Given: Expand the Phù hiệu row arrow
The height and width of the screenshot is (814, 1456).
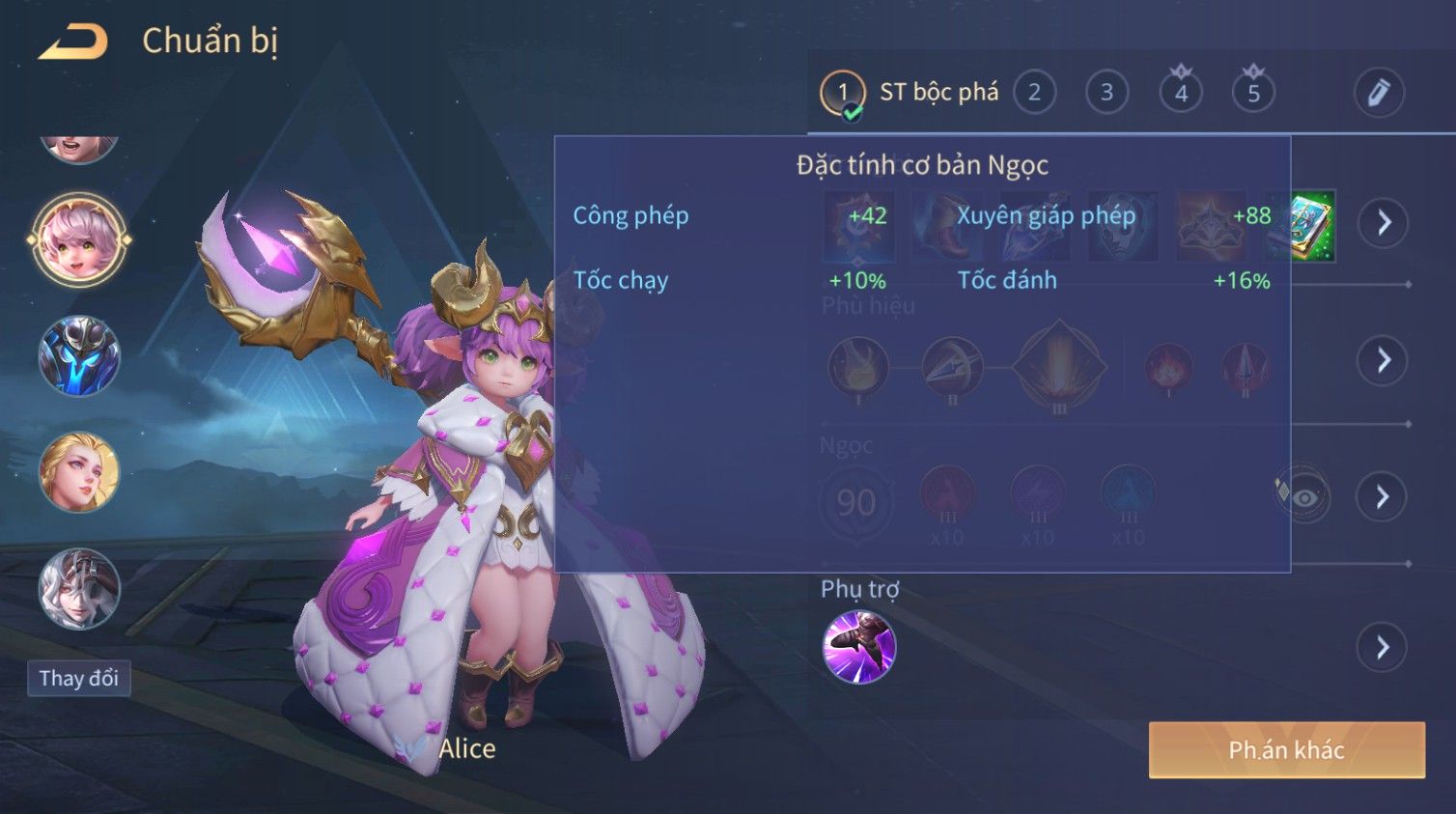Looking at the screenshot, I should 1383,360.
